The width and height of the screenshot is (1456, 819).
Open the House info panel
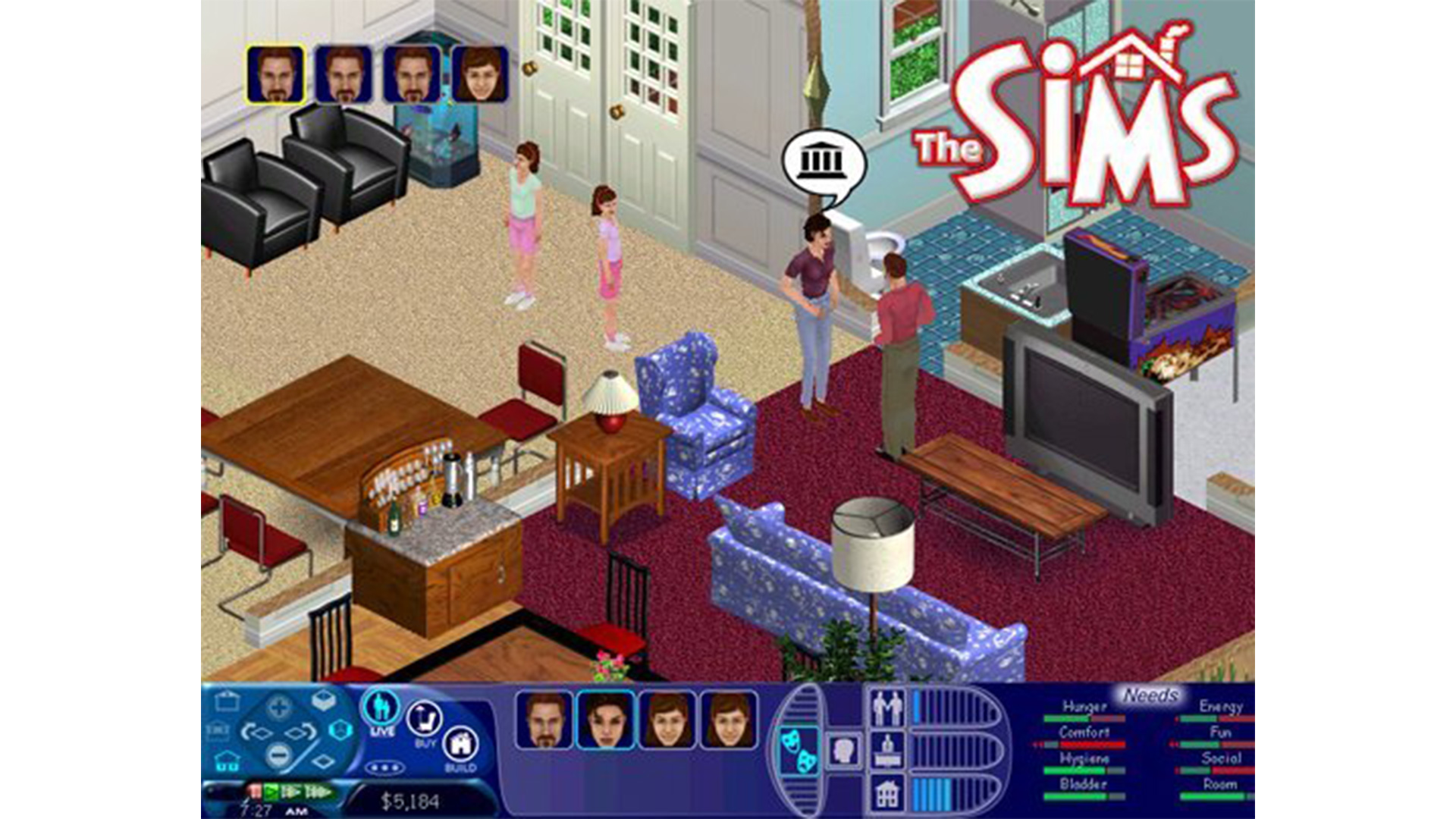point(886,791)
